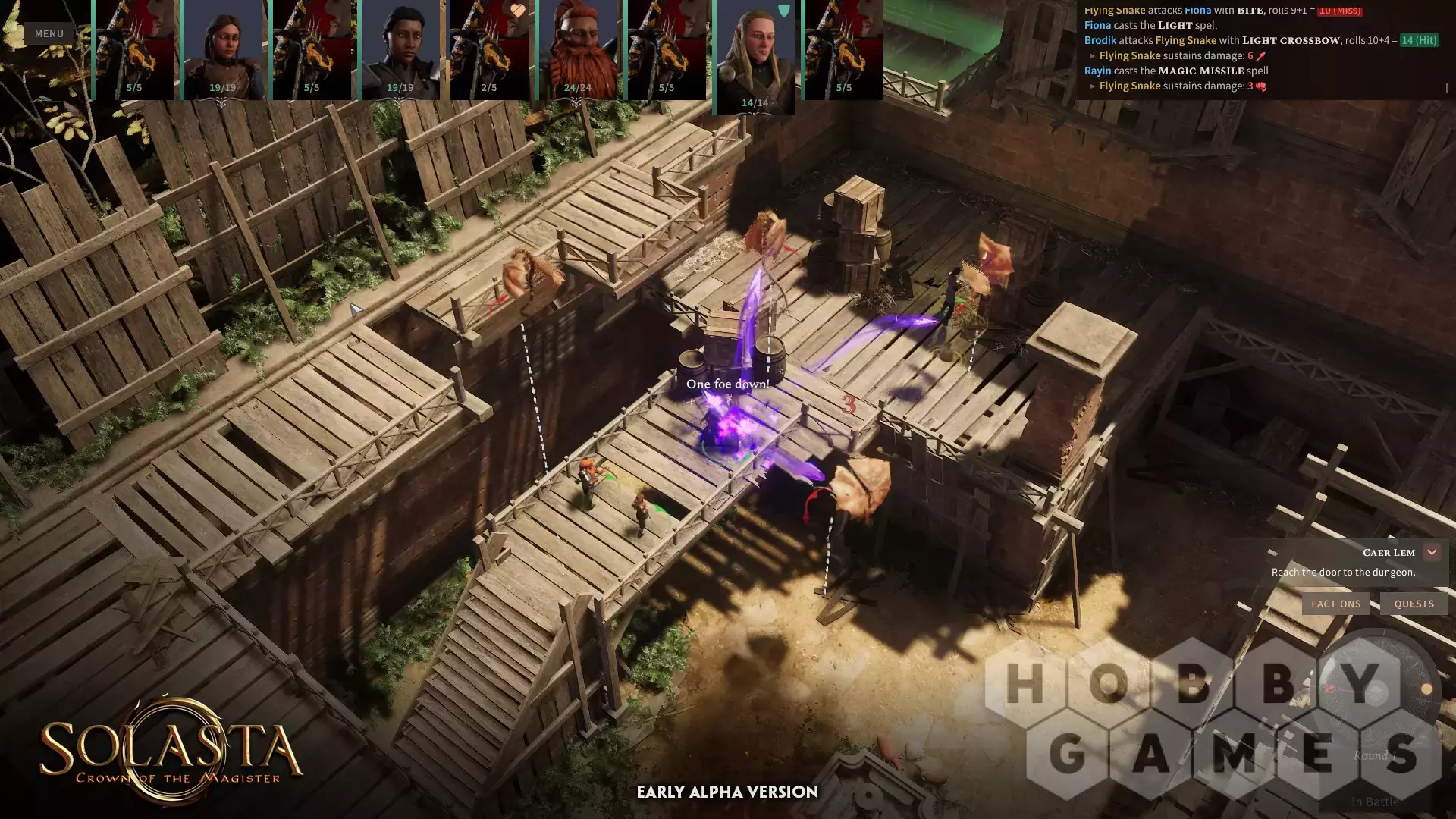Choose the wounded Flying Snake portrait with 2/5
This screenshot has width=1456, height=819.
click(x=489, y=49)
